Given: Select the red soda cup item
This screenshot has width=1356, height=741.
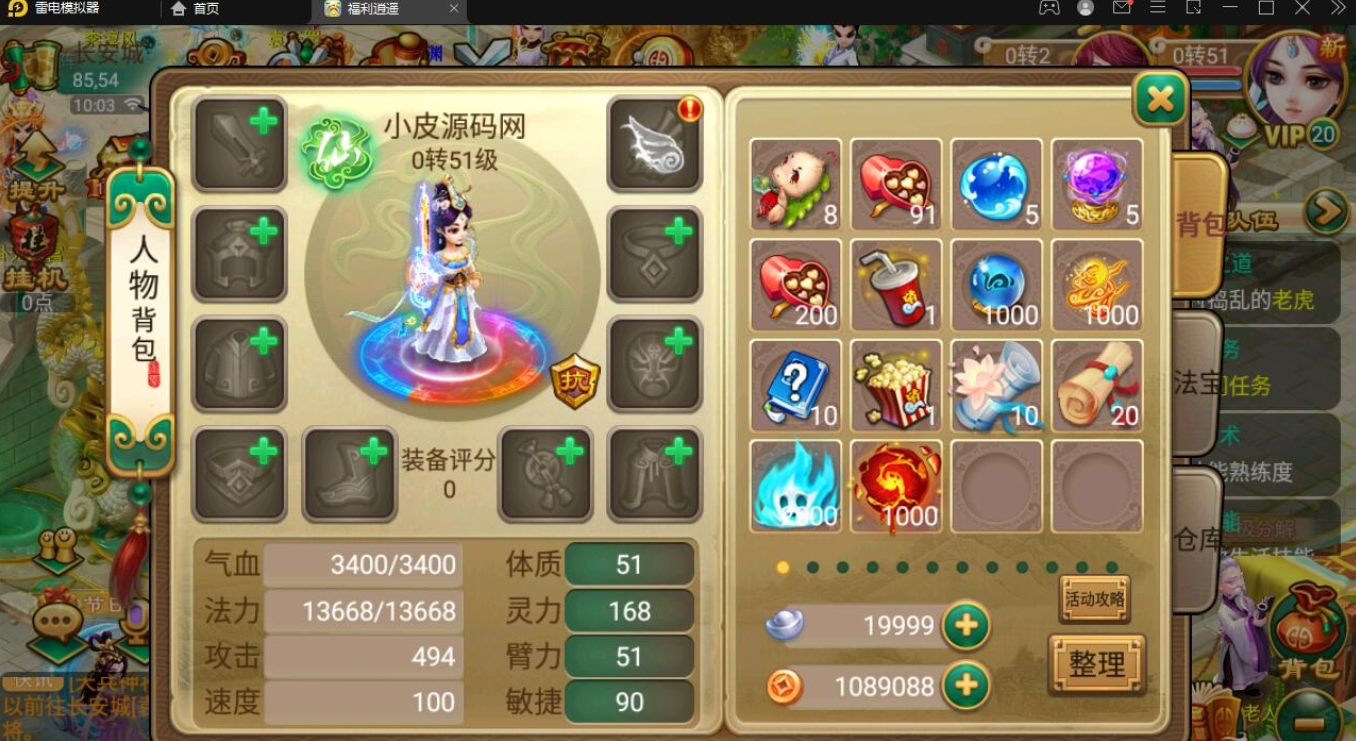Looking at the screenshot, I should [896, 286].
